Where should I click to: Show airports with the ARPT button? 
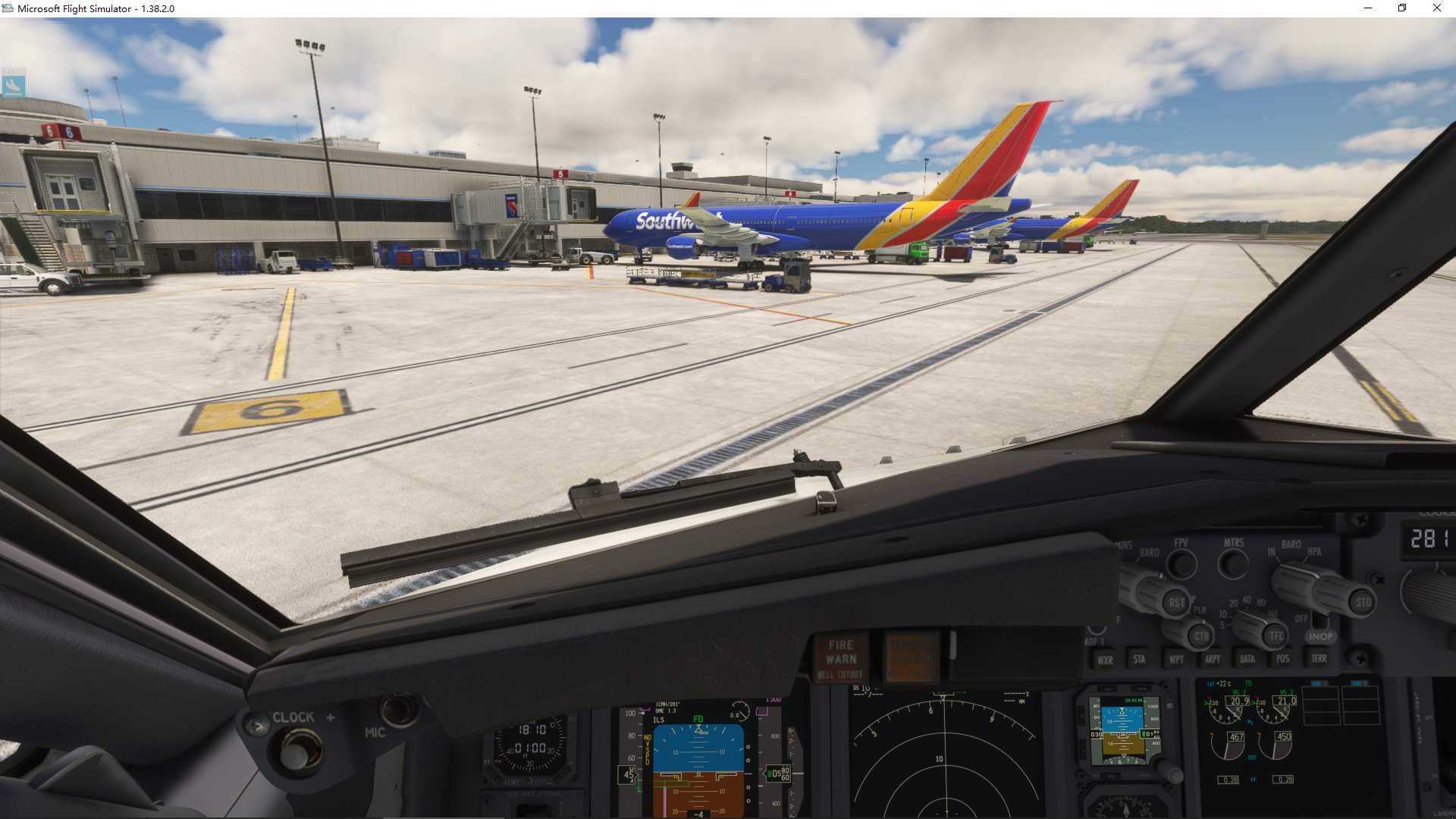(x=1213, y=659)
